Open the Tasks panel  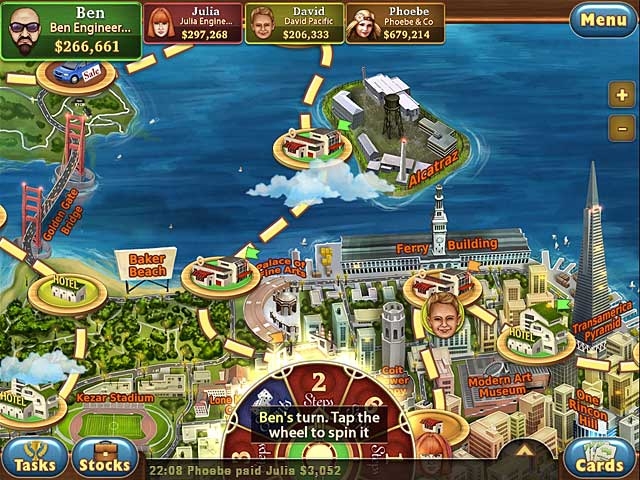(x=34, y=459)
